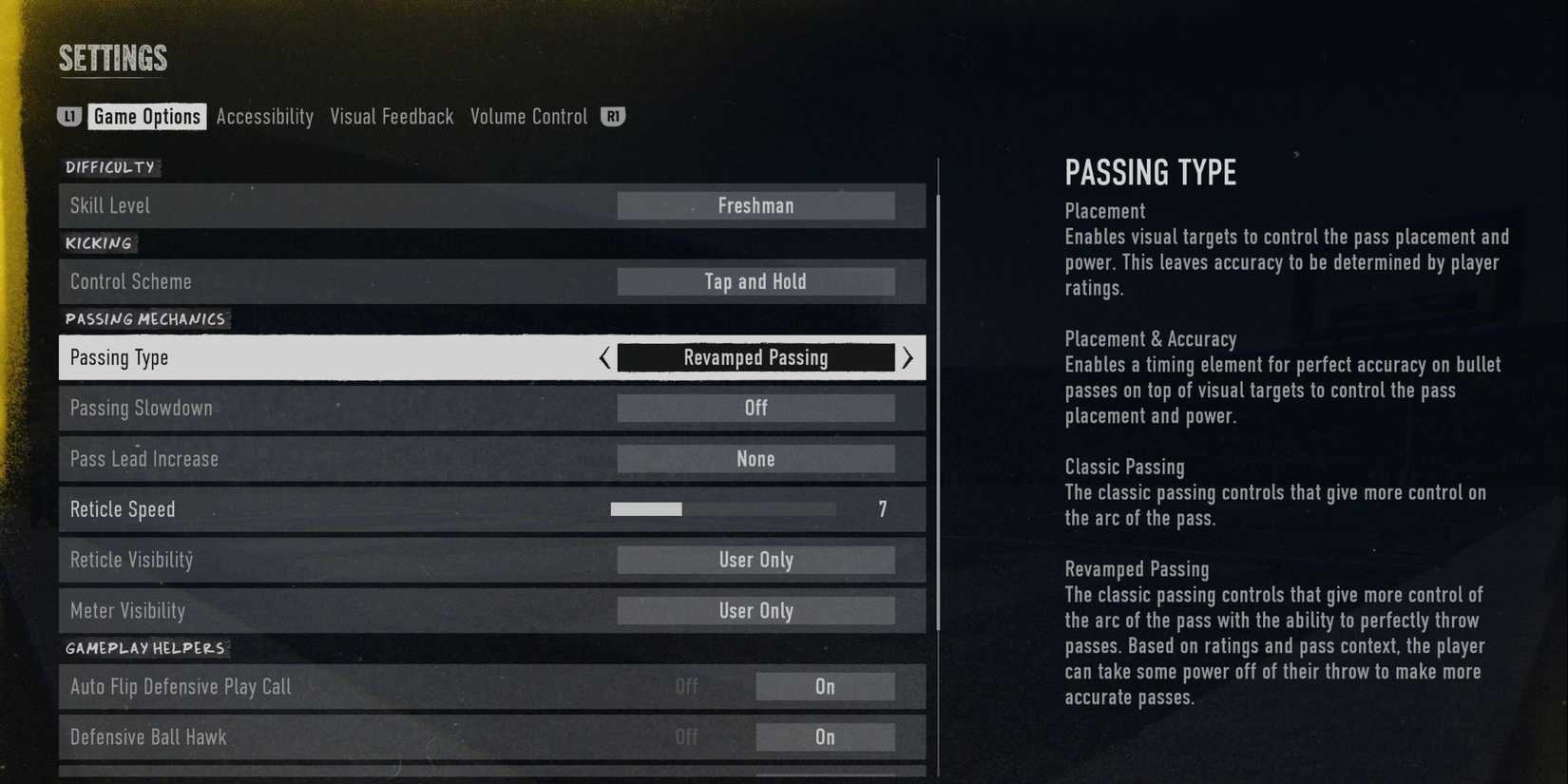Open the Visual Feedback tab
The image size is (1568, 784).
[x=392, y=116]
